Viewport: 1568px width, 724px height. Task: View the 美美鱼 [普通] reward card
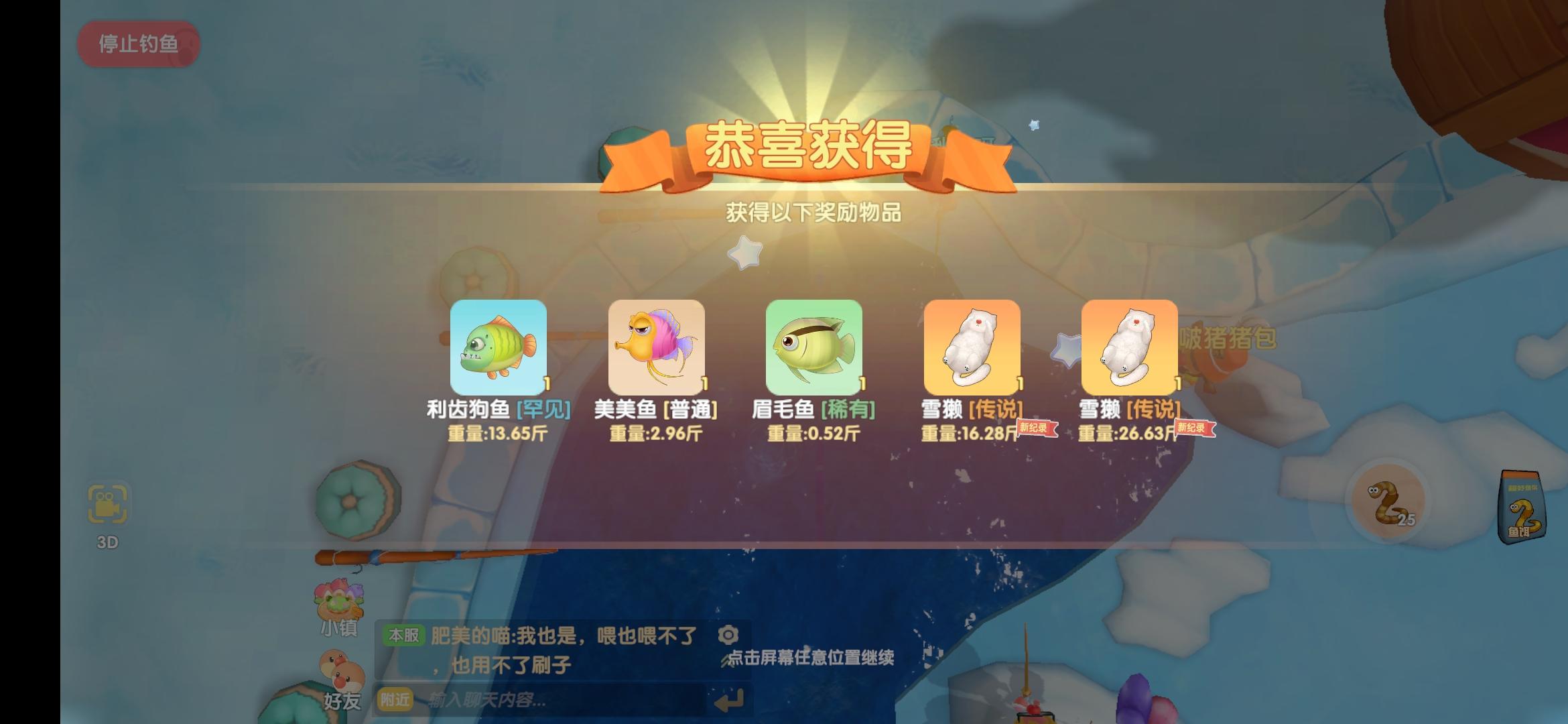[657, 347]
